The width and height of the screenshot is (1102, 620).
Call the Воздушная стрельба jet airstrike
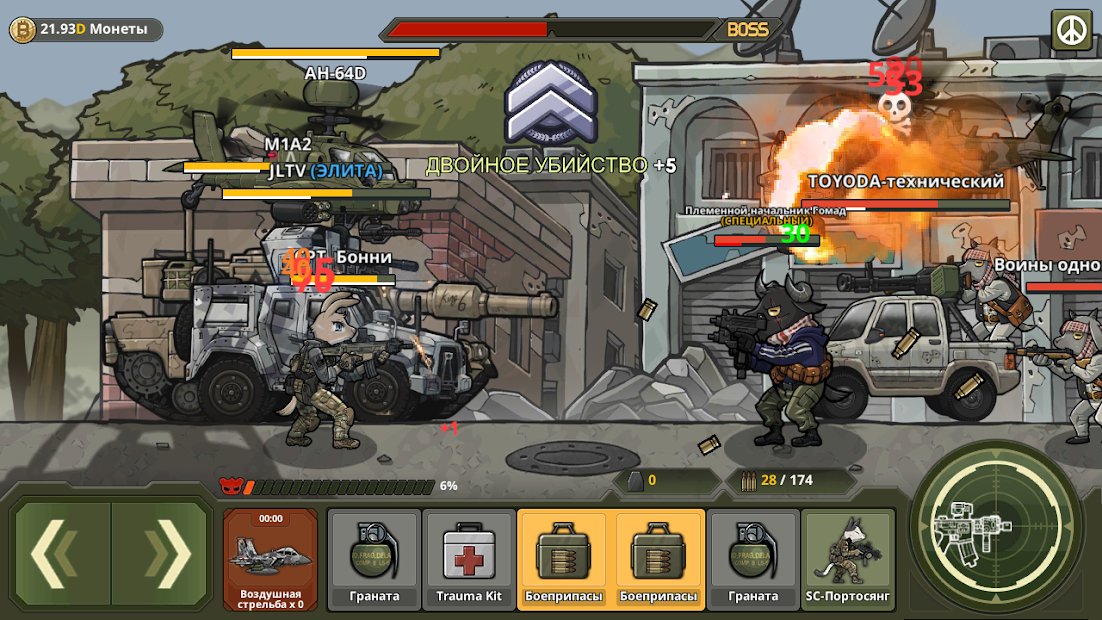tap(270, 559)
